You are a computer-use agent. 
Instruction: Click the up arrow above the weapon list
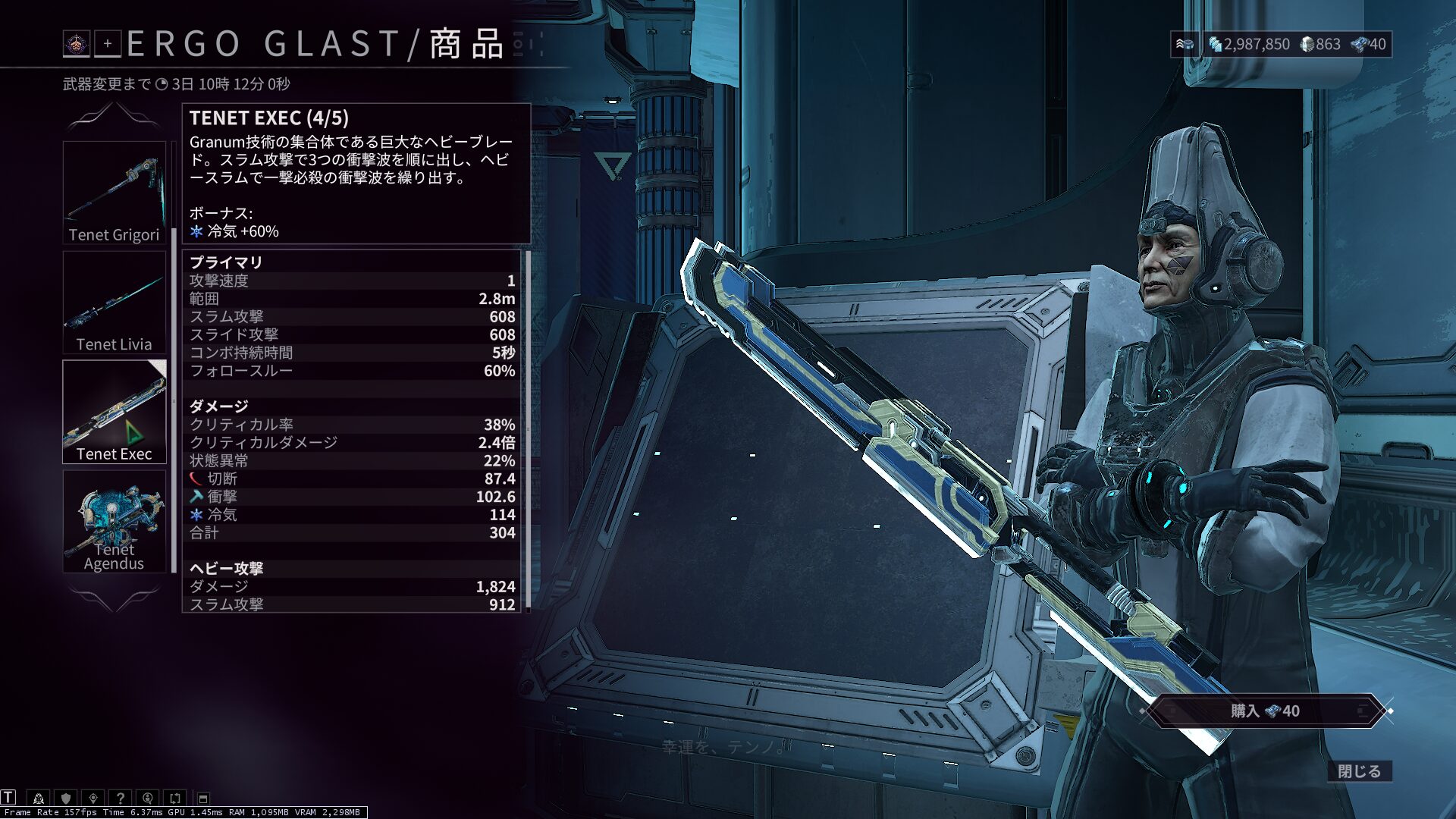point(114,115)
